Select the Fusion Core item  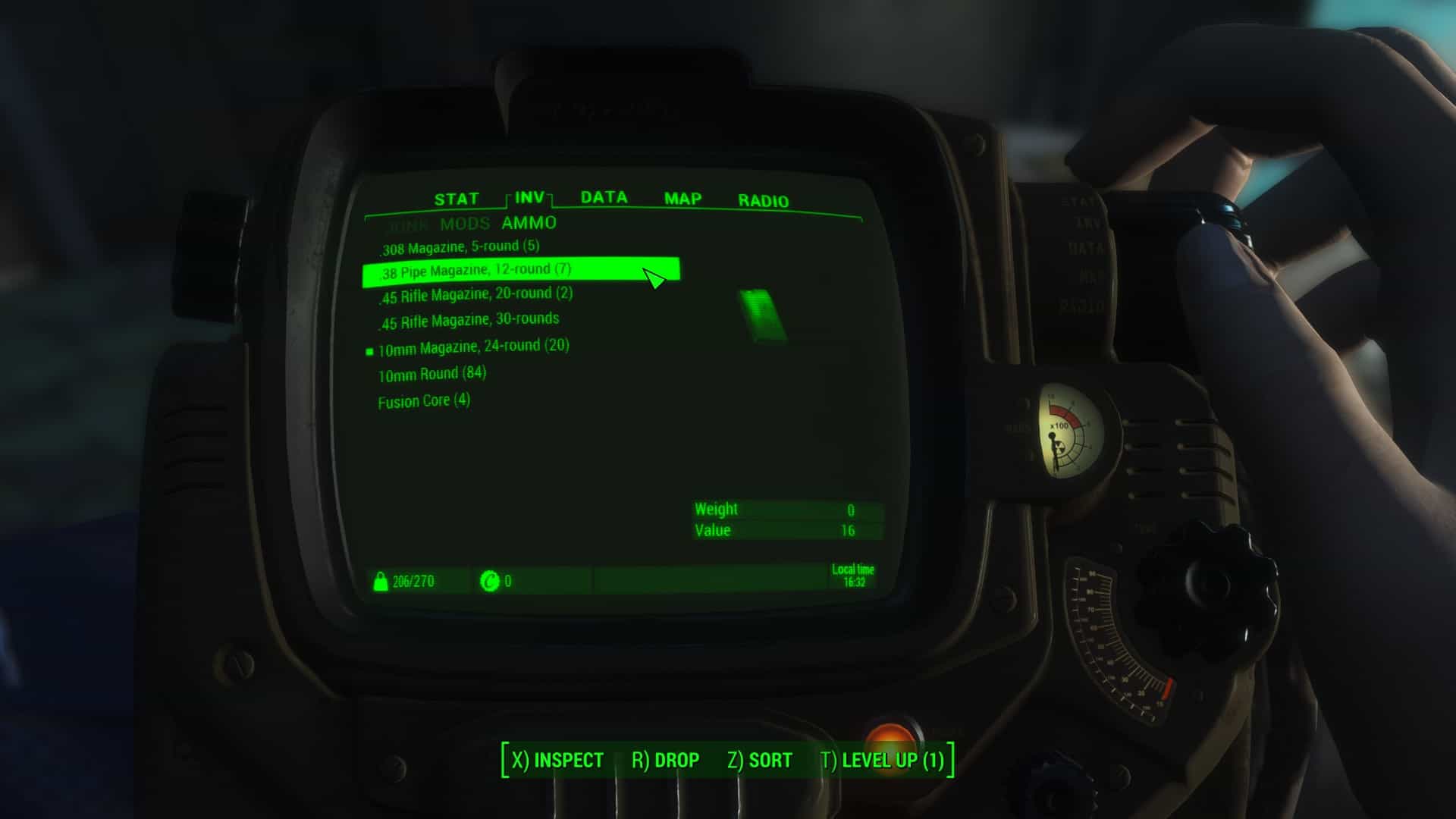424,400
